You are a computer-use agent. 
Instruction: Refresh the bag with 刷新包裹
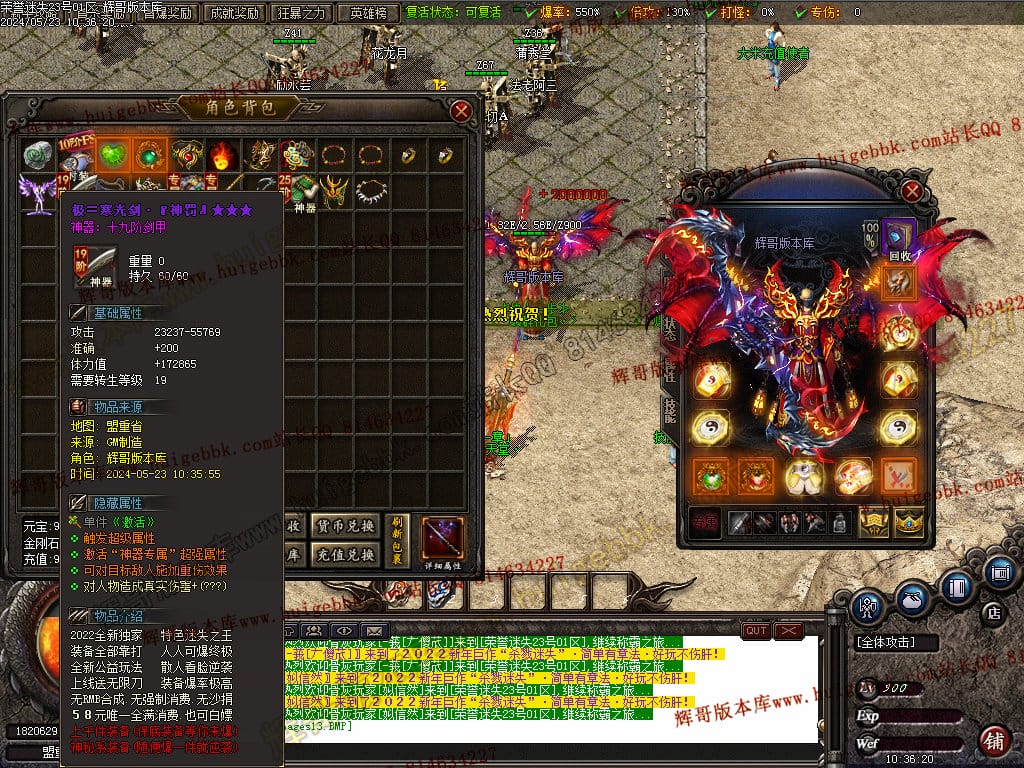[x=398, y=539]
